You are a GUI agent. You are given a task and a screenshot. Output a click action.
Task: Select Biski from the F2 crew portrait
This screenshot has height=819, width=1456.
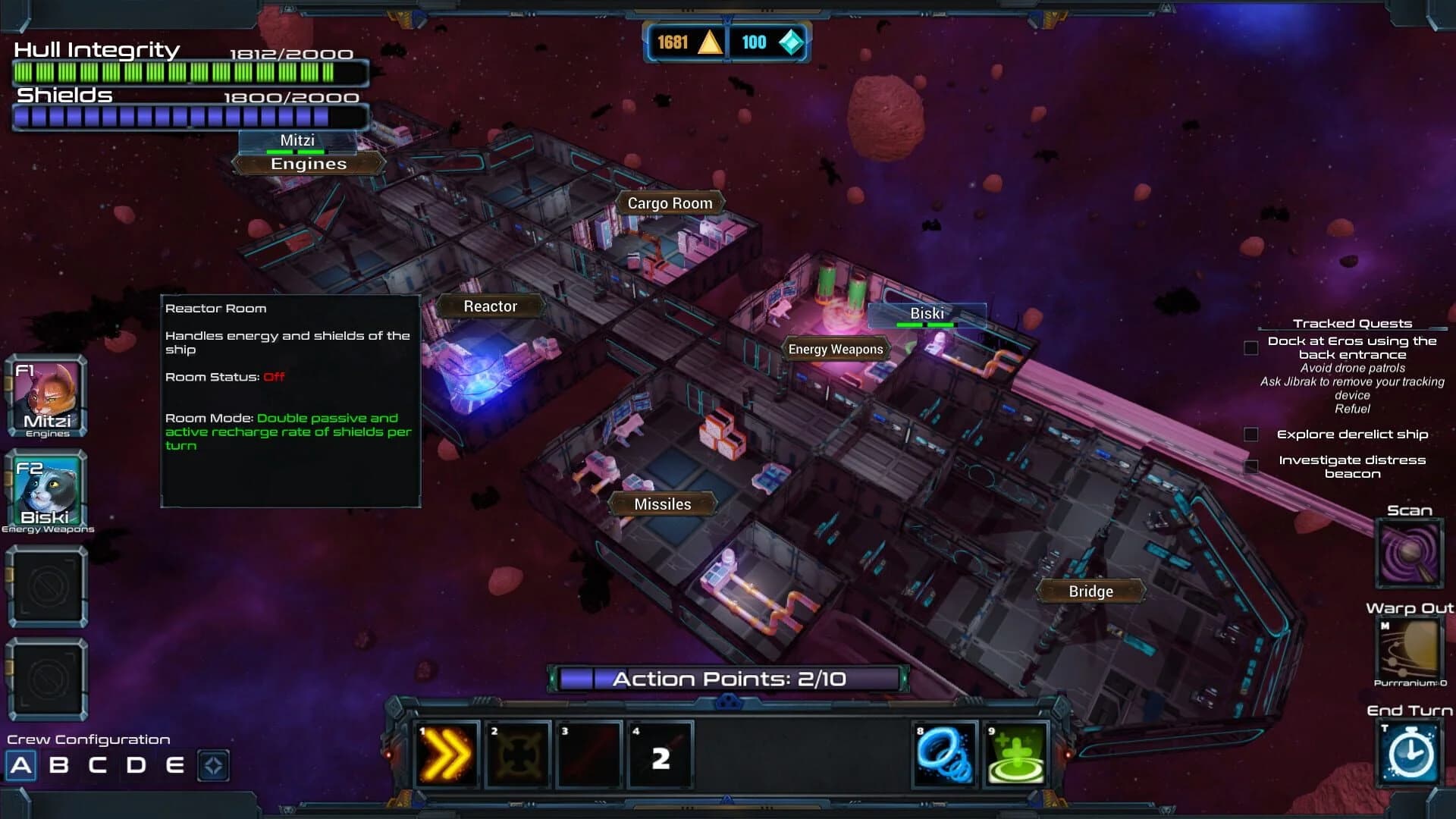[47, 489]
